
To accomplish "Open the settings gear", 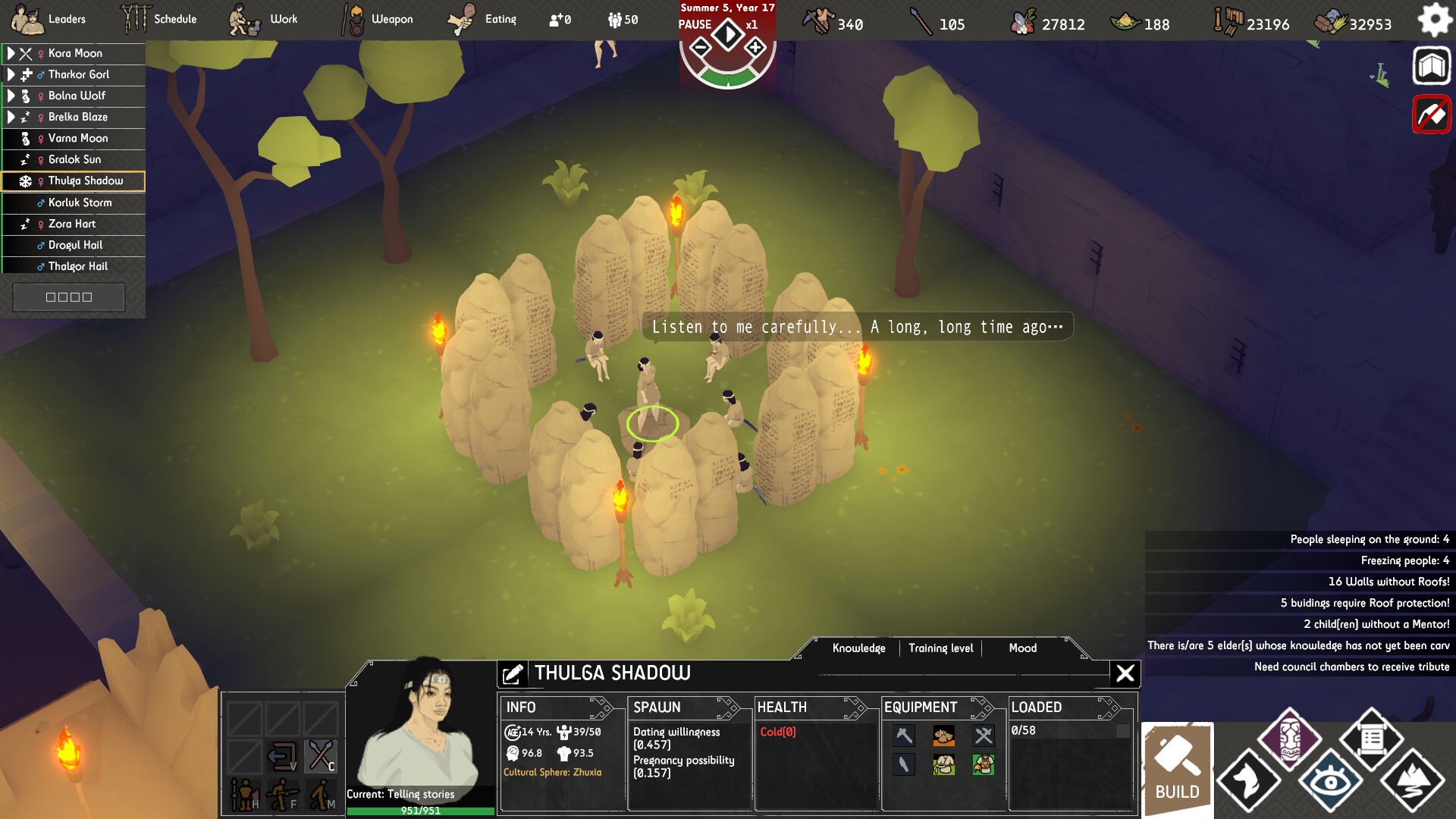I will click(x=1434, y=20).
